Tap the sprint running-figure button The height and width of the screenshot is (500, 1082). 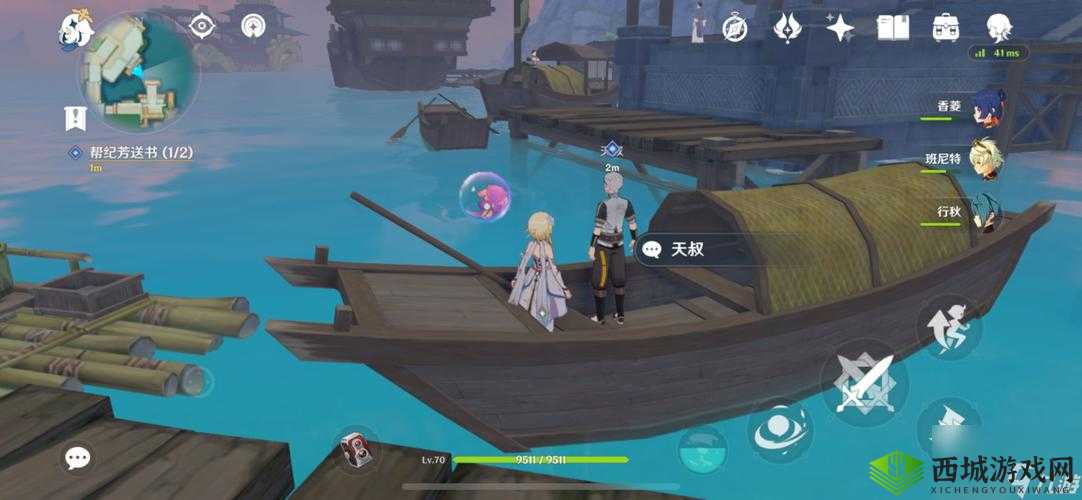click(948, 327)
